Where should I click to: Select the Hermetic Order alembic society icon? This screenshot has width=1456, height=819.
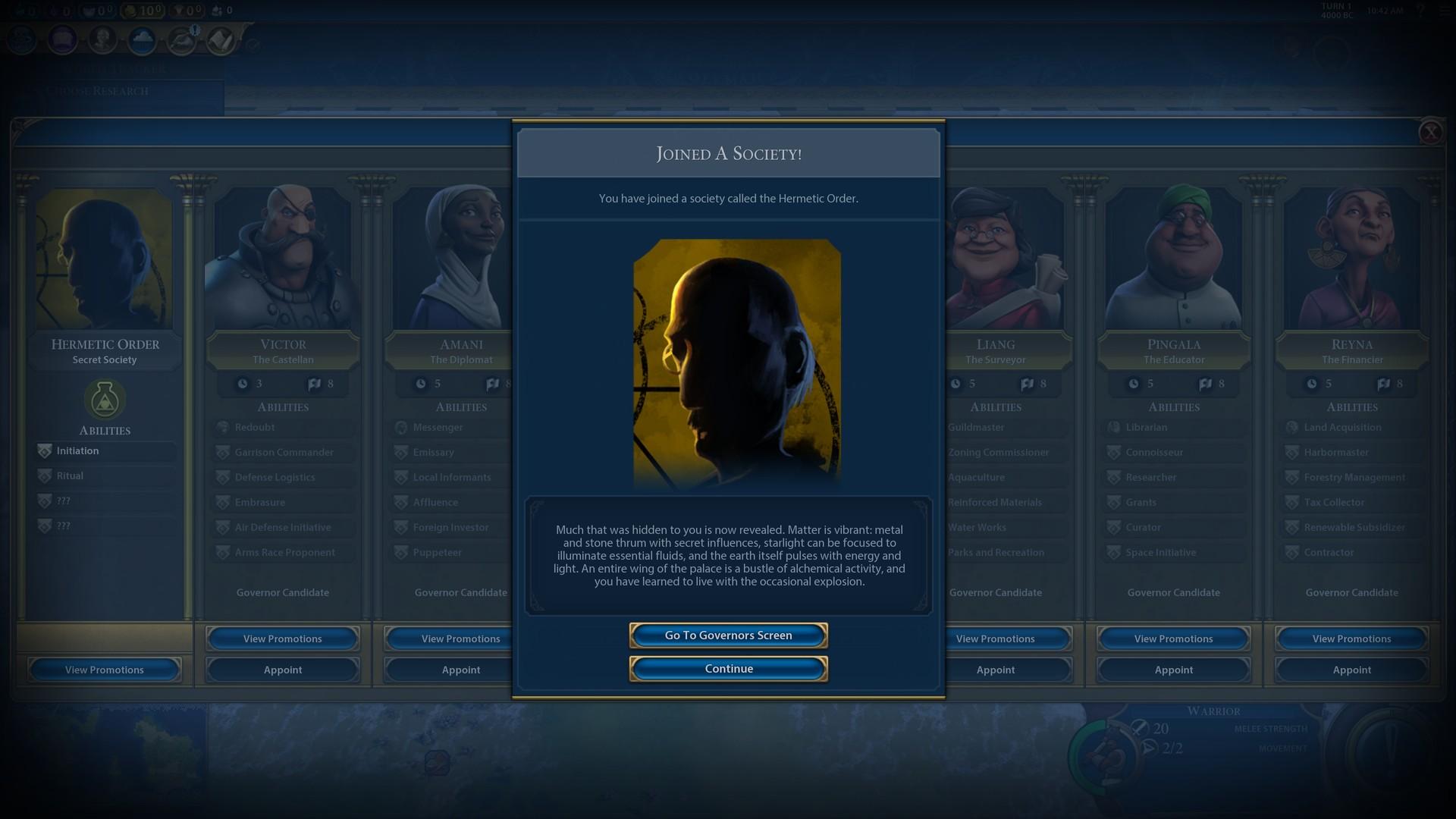(104, 400)
